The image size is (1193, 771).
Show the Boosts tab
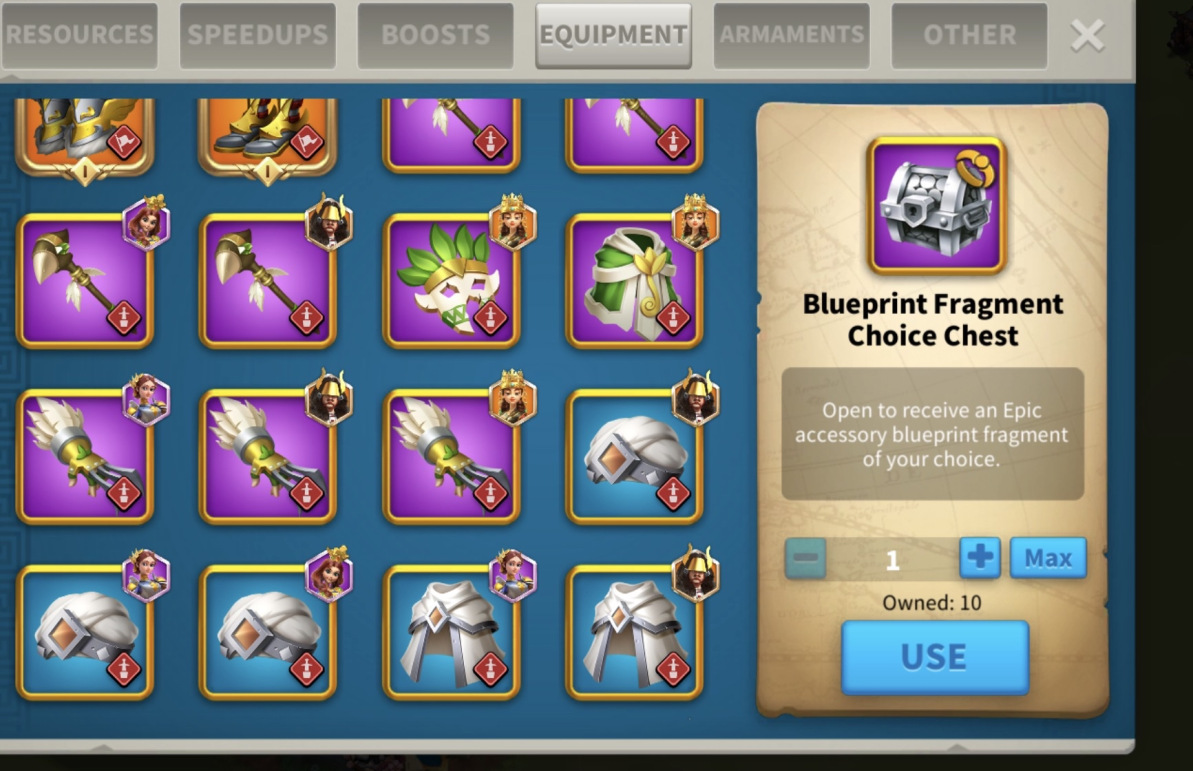pyautogui.click(x=435, y=35)
